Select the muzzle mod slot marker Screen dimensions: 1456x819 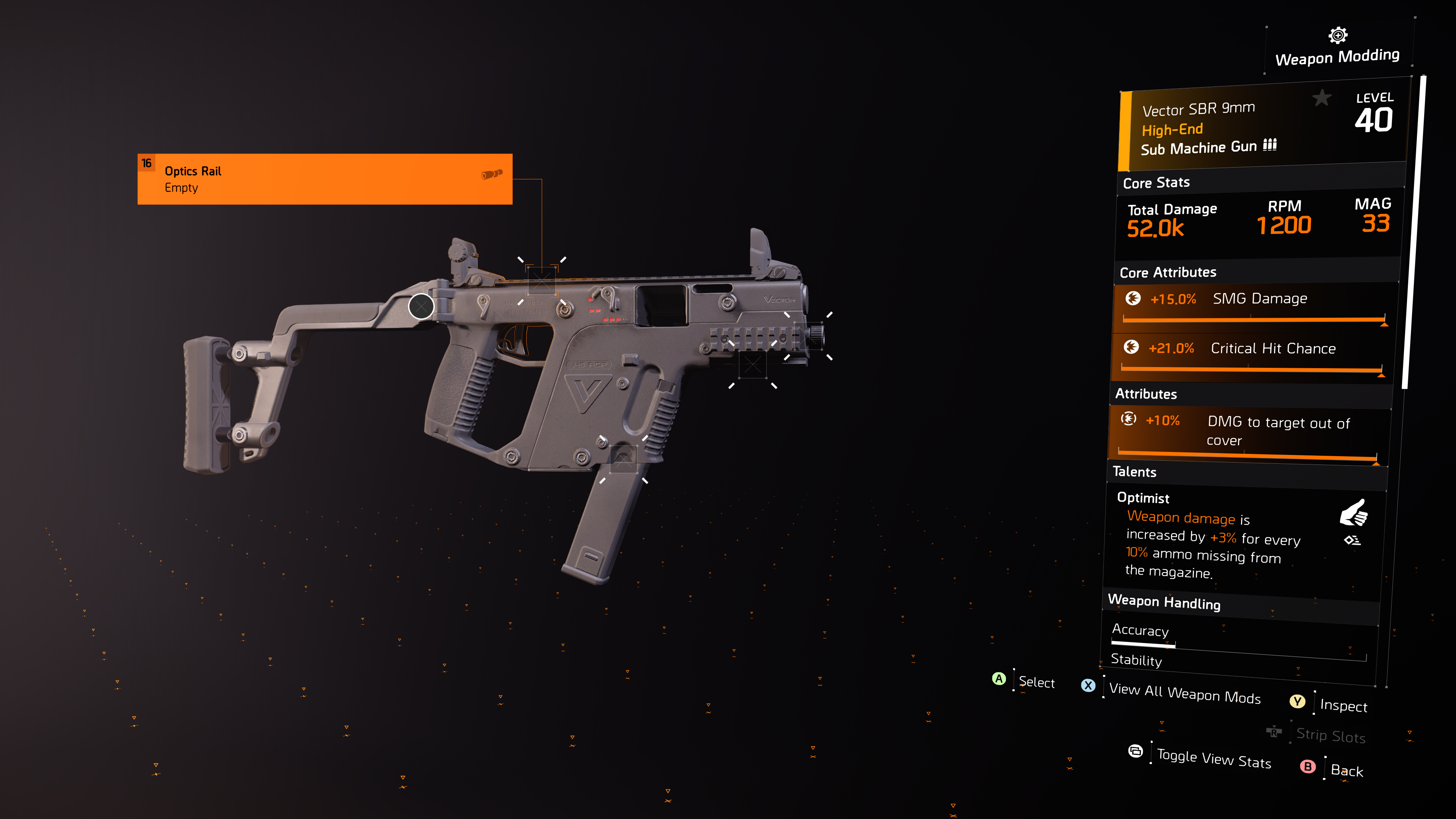tap(808, 336)
